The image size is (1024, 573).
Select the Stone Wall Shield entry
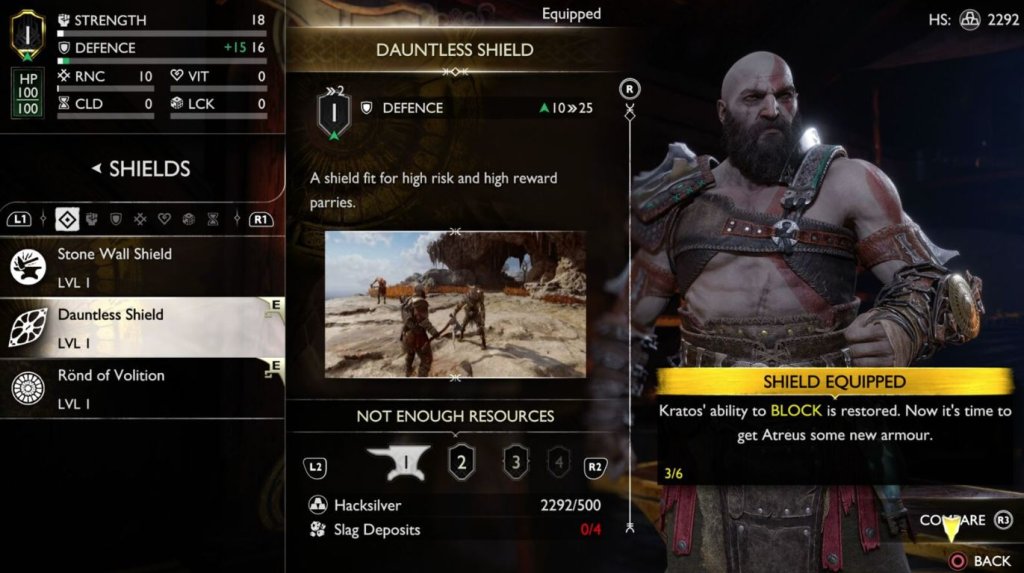[140, 266]
